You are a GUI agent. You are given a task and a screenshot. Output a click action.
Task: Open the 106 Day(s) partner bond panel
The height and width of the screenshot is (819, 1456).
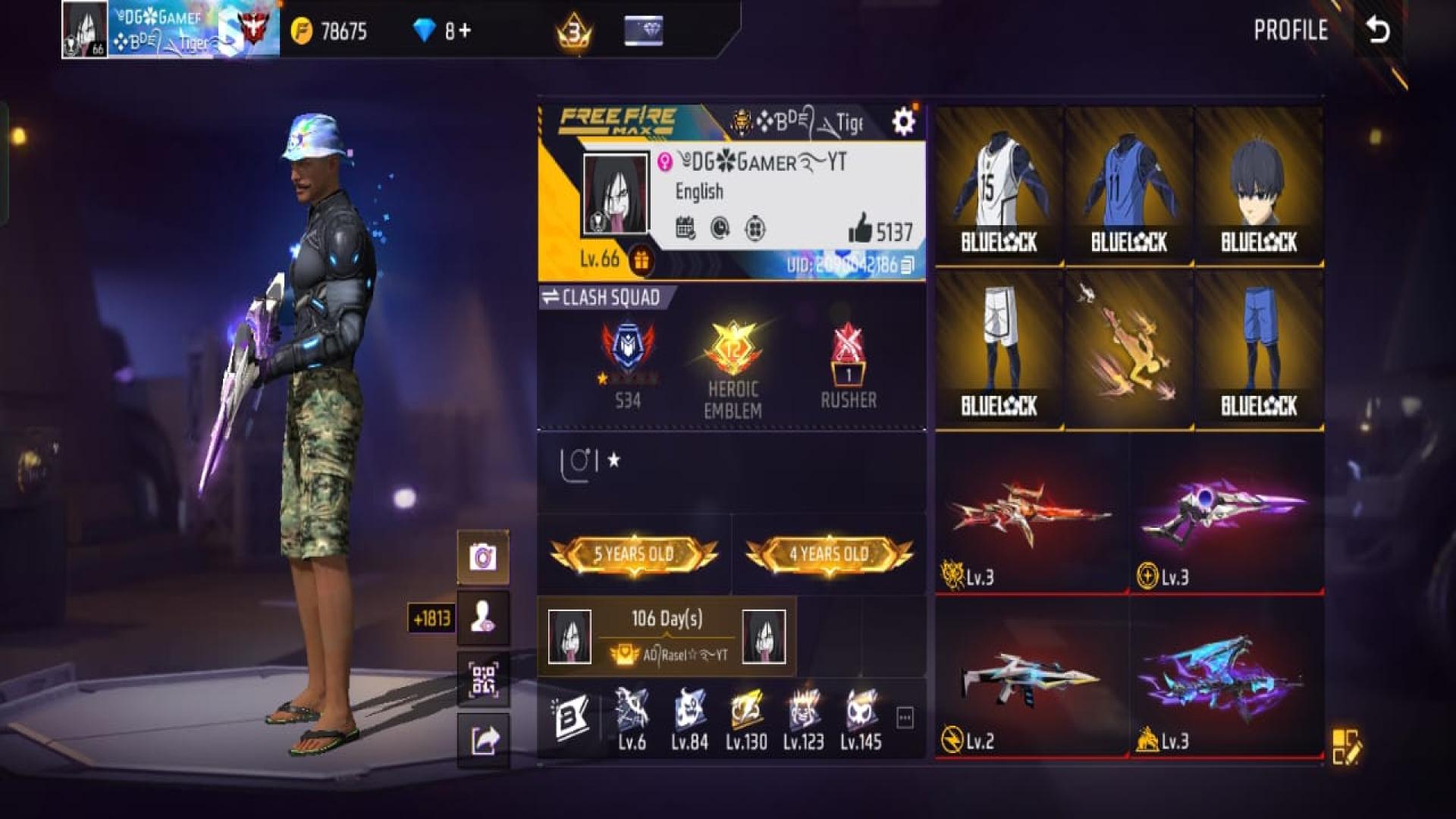667,635
